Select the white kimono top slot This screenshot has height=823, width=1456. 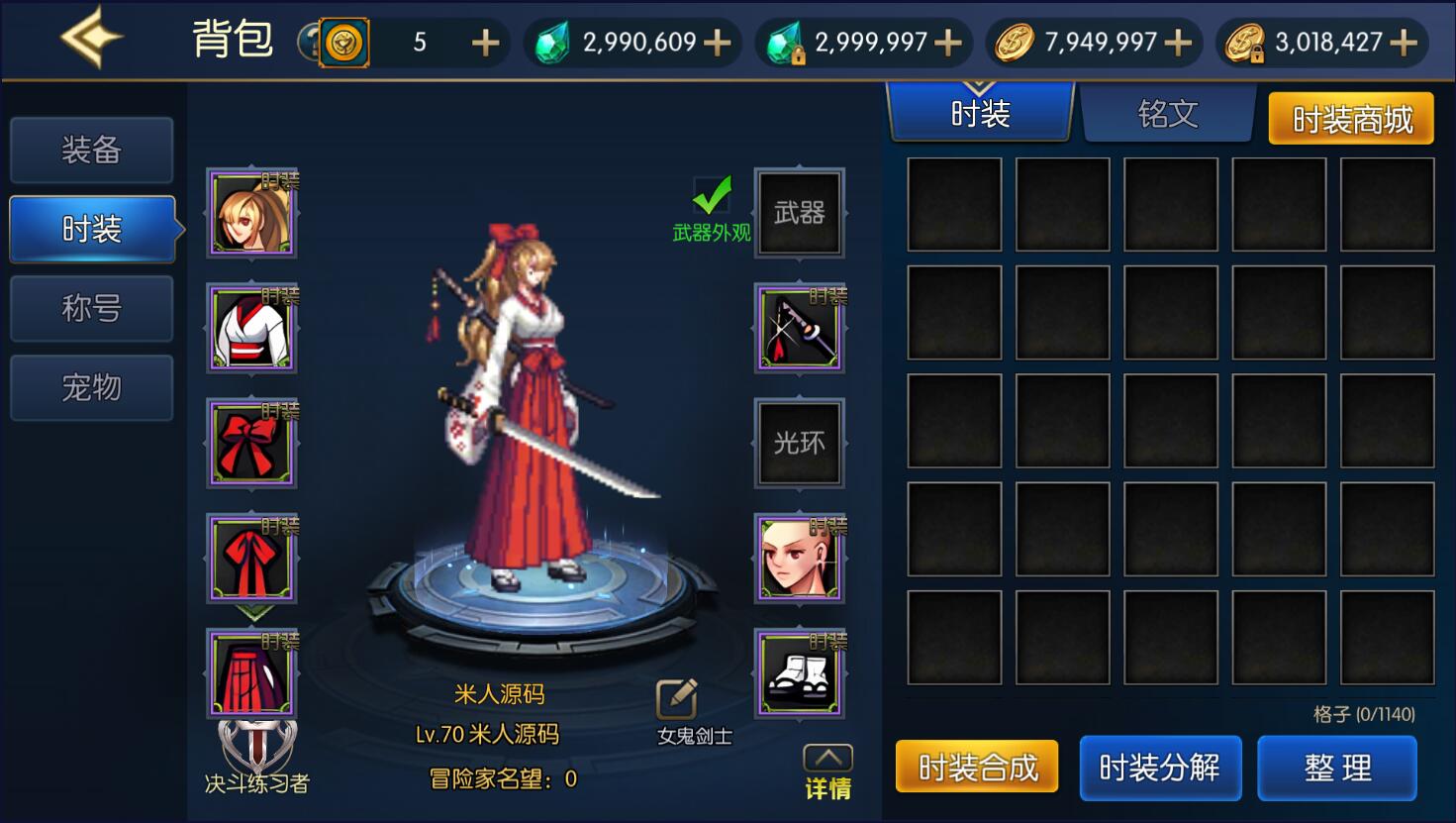[251, 328]
